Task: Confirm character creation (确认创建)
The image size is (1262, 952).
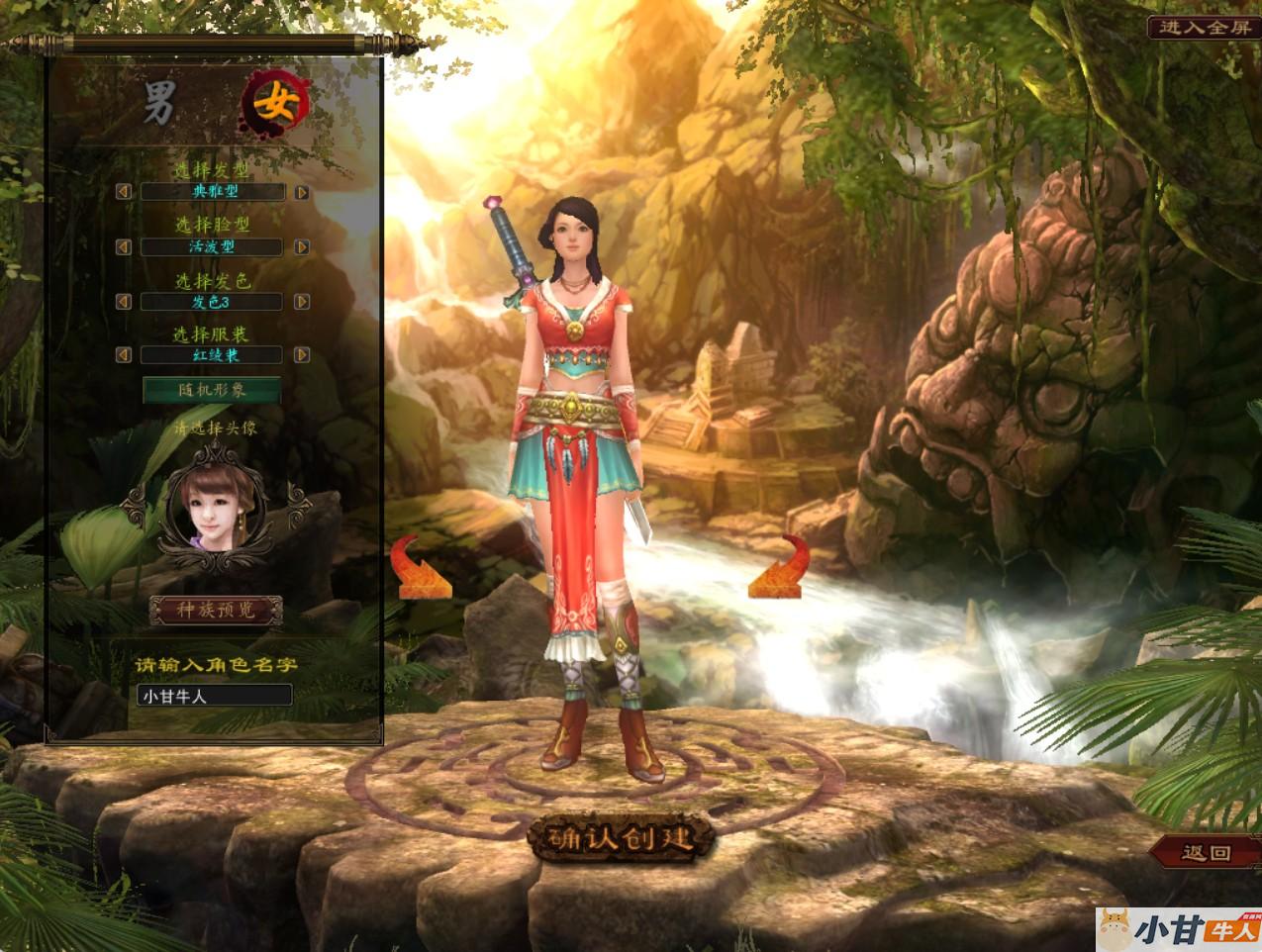Action: coord(622,839)
